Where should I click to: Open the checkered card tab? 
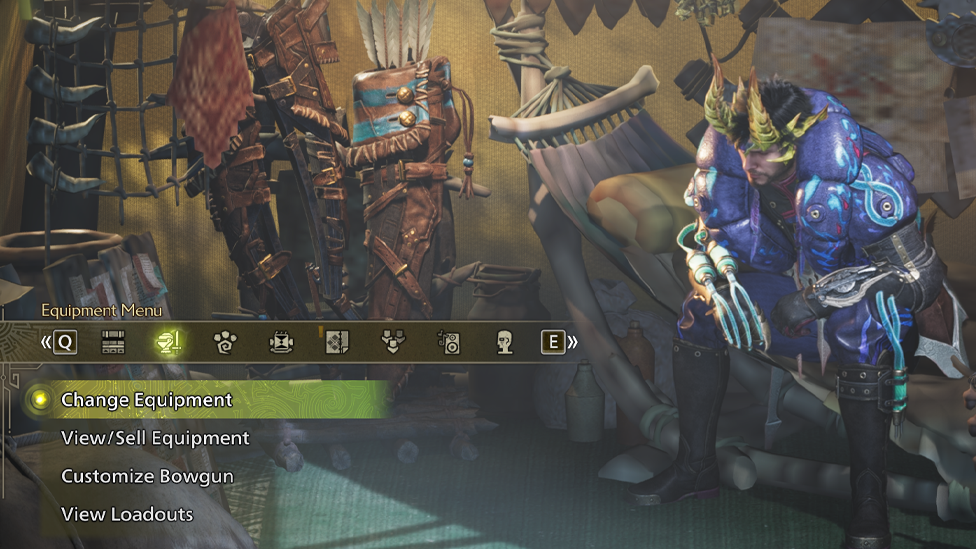tap(337, 343)
